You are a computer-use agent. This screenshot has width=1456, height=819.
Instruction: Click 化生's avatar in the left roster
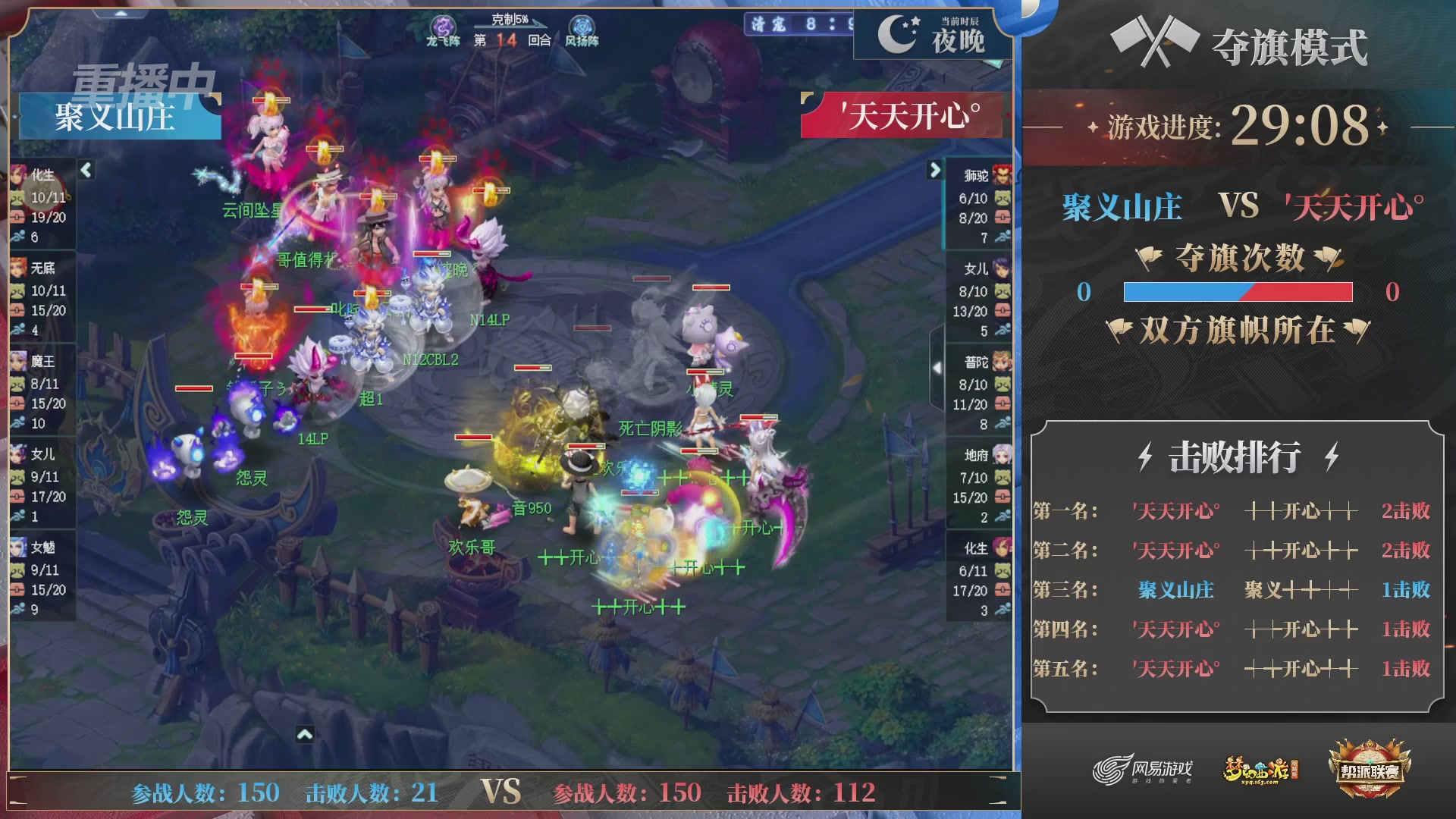(19, 175)
